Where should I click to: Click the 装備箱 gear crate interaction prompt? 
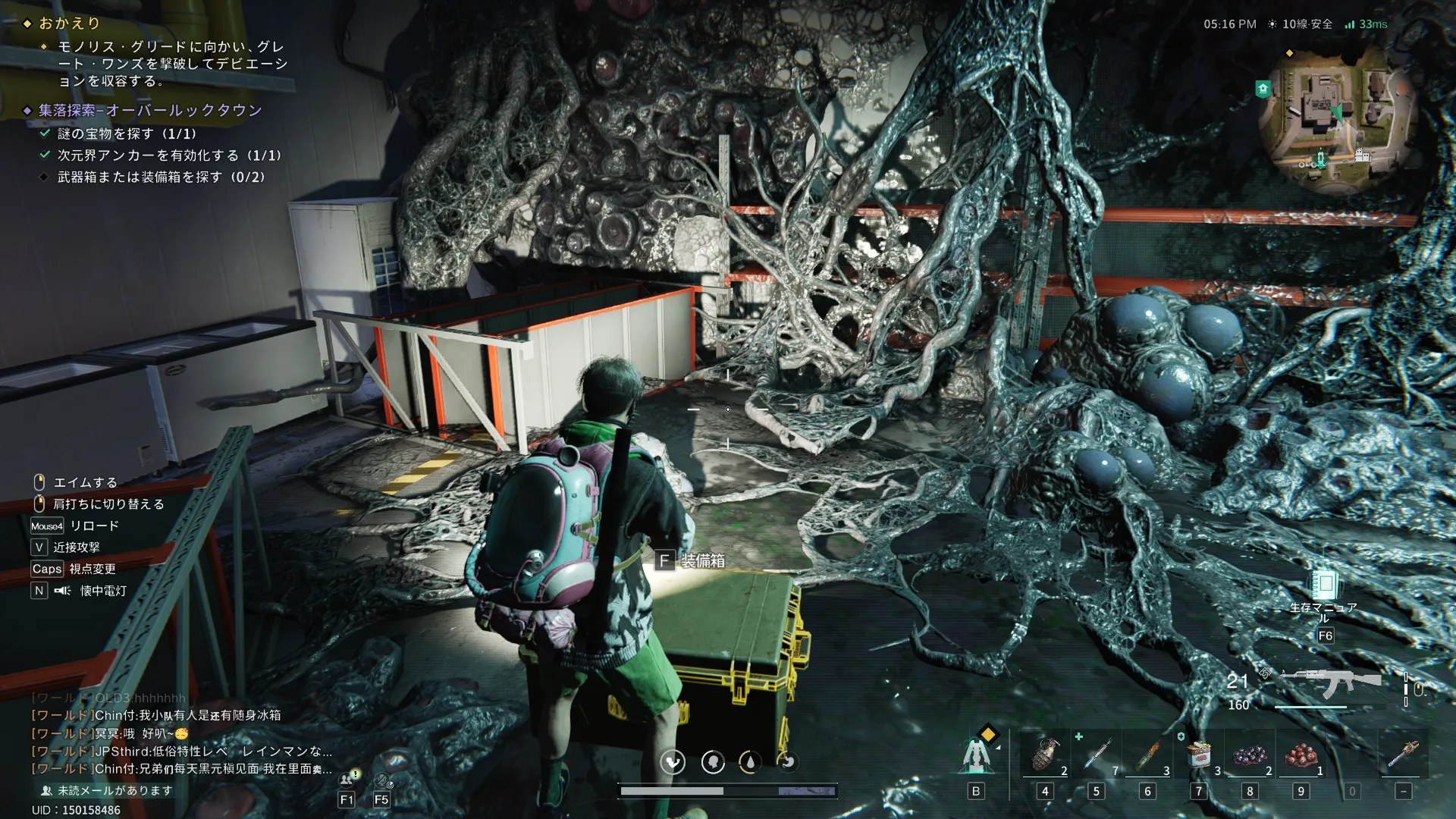click(691, 561)
